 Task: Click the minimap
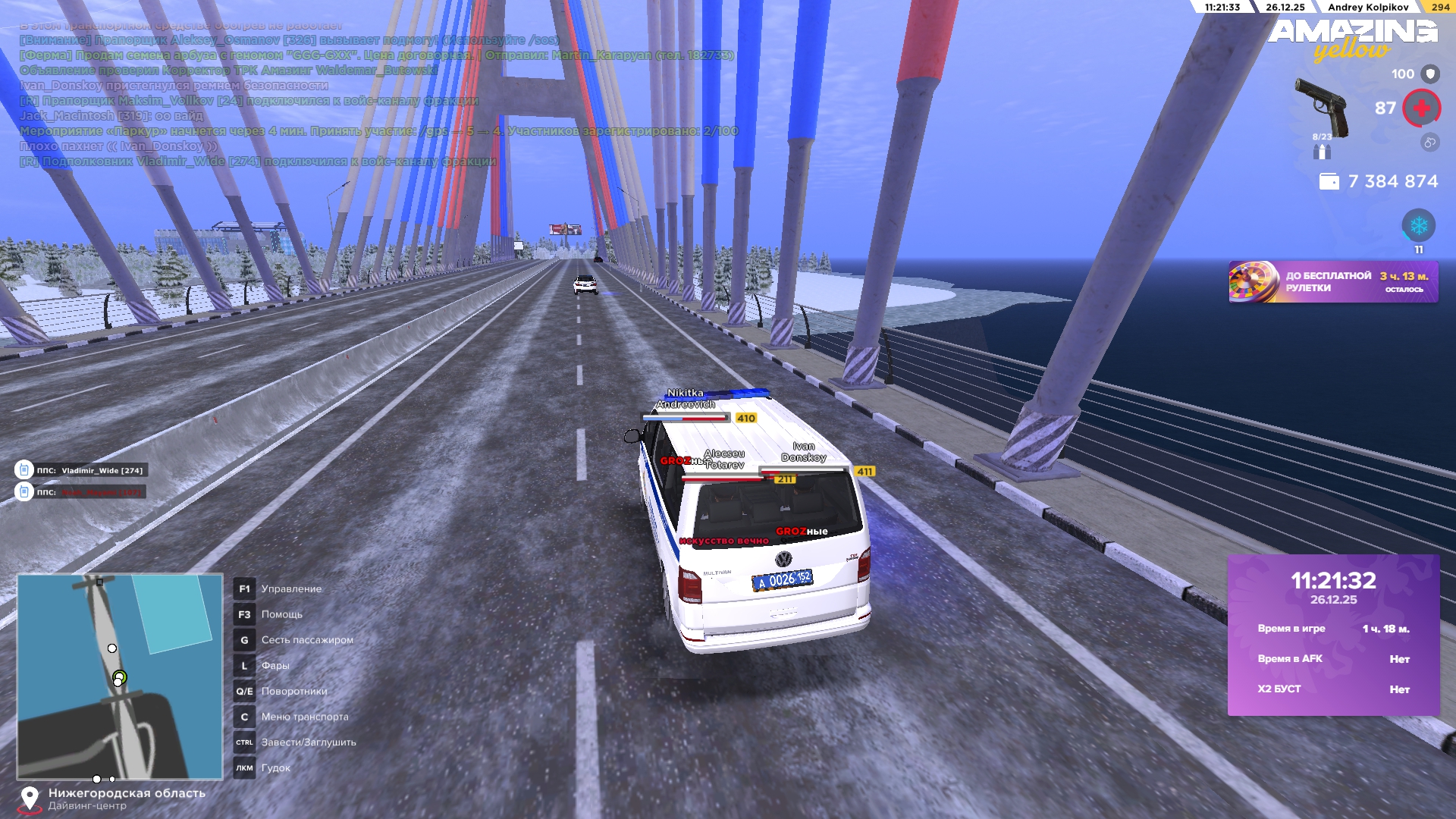[x=120, y=676]
